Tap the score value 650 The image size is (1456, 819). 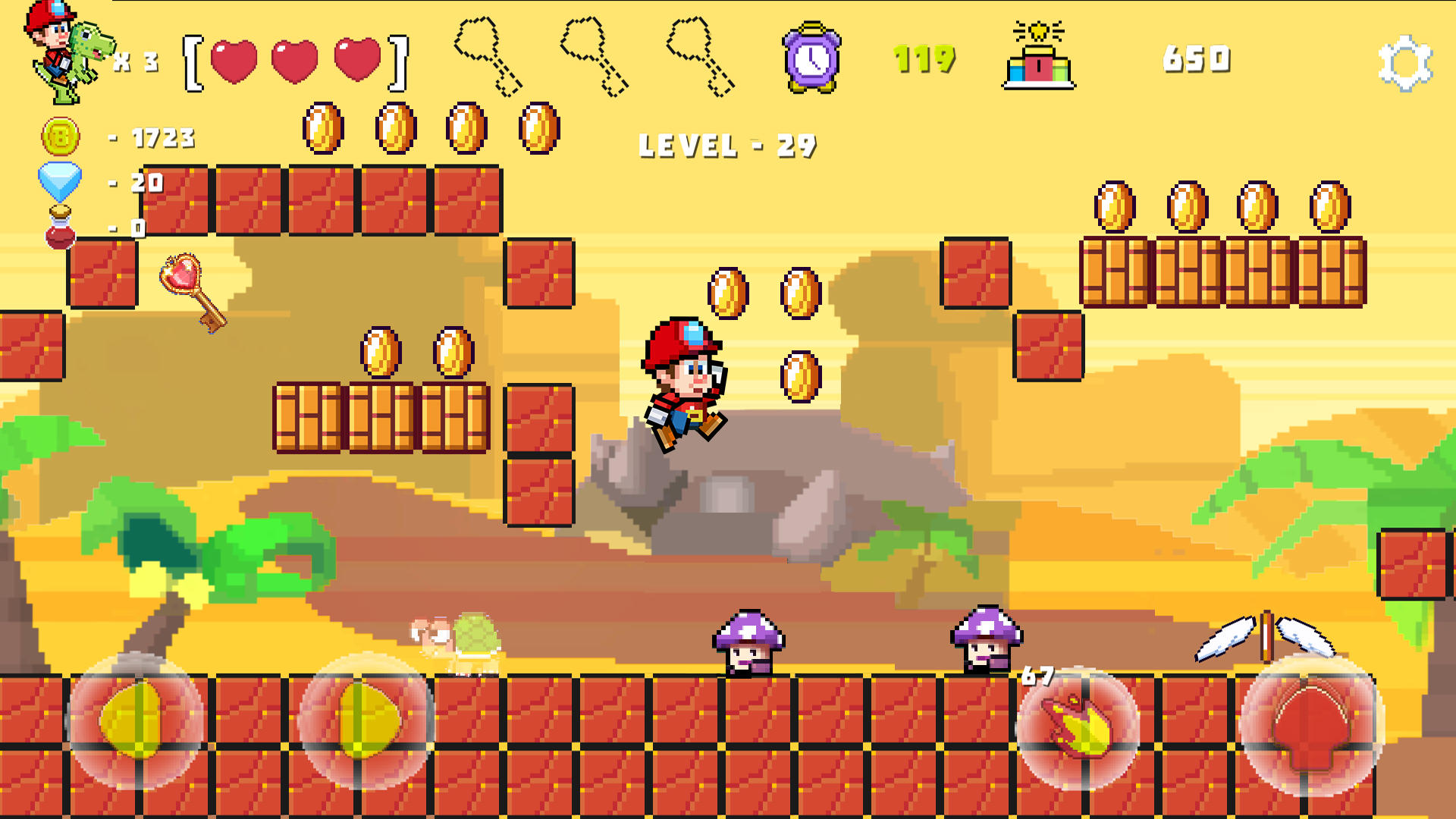(x=1198, y=61)
